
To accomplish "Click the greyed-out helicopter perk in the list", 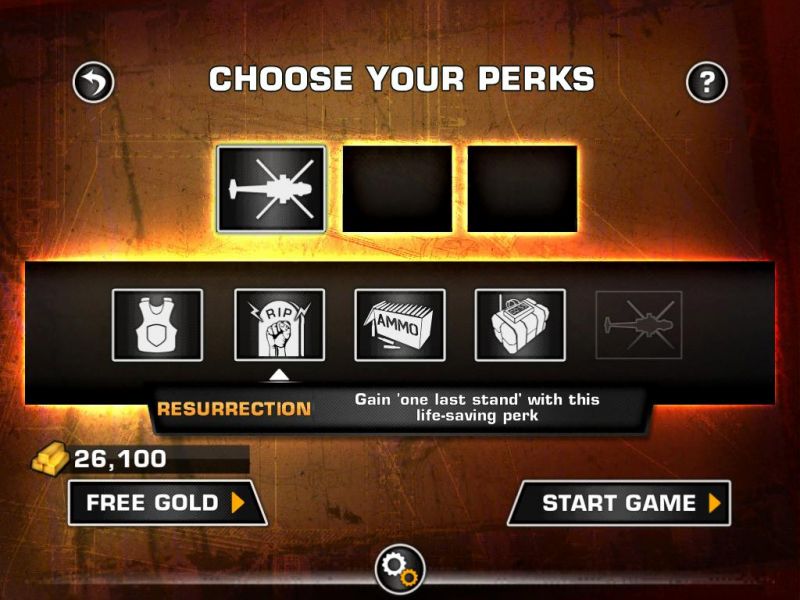I will [x=639, y=325].
